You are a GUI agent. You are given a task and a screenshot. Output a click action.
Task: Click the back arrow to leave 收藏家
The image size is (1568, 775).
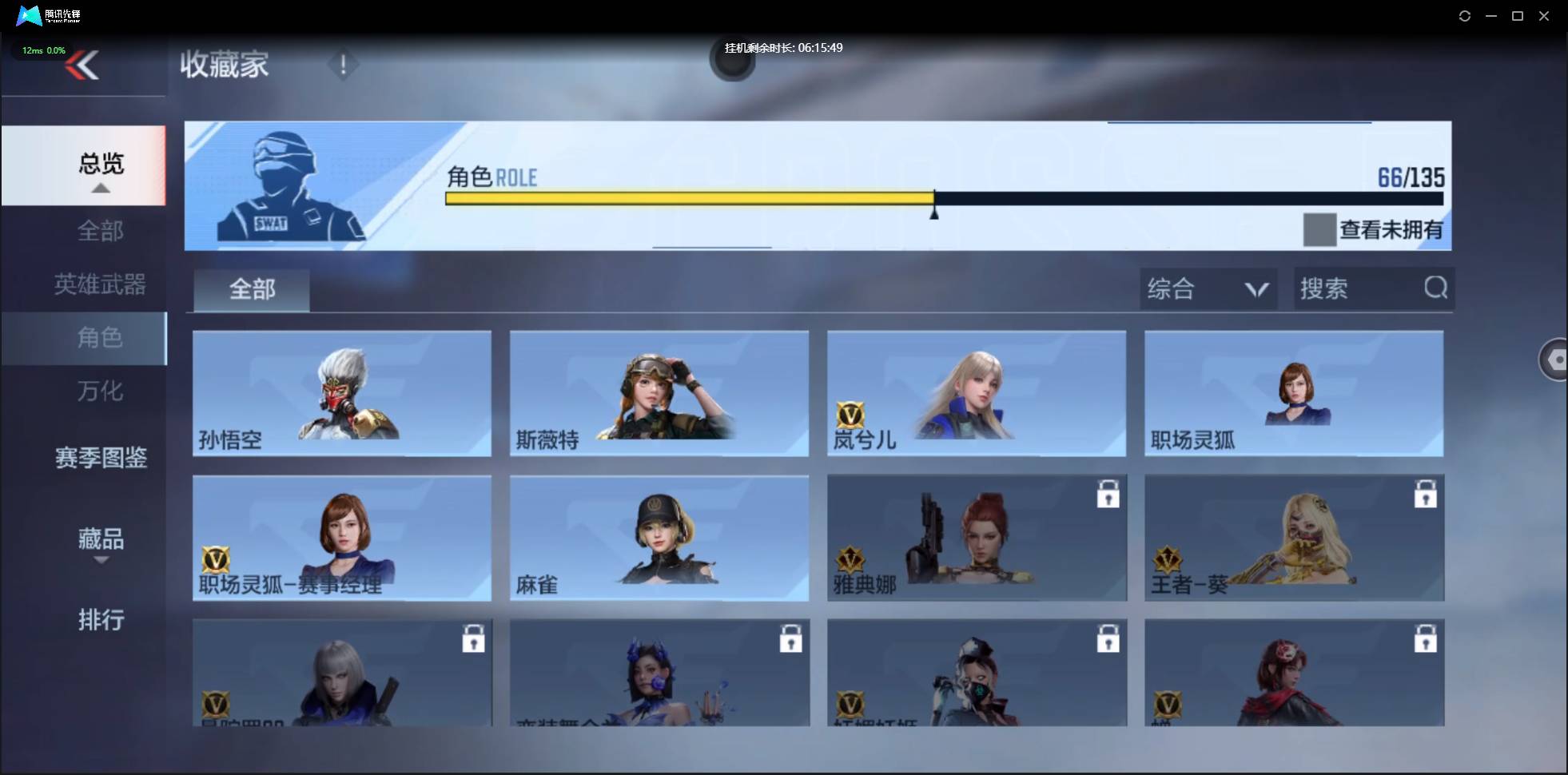pos(82,66)
